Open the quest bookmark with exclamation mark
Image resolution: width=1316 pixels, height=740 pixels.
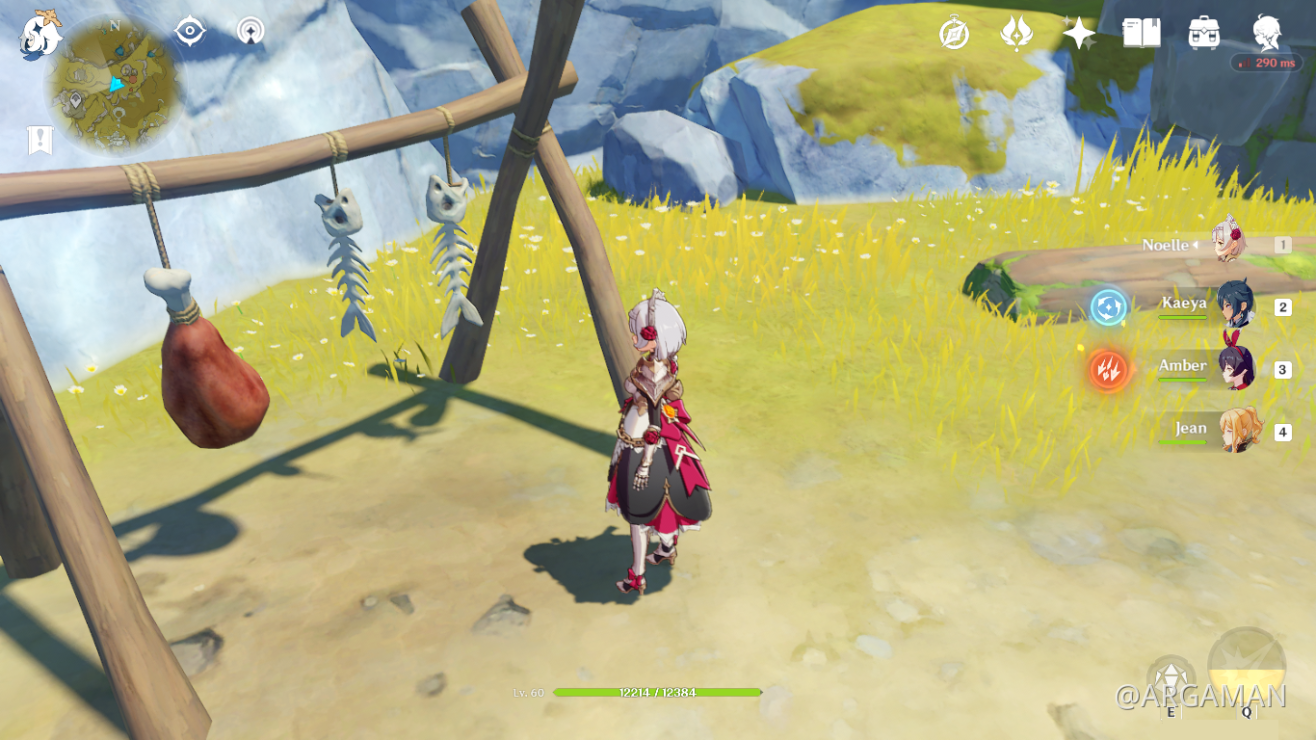pyautogui.click(x=40, y=140)
